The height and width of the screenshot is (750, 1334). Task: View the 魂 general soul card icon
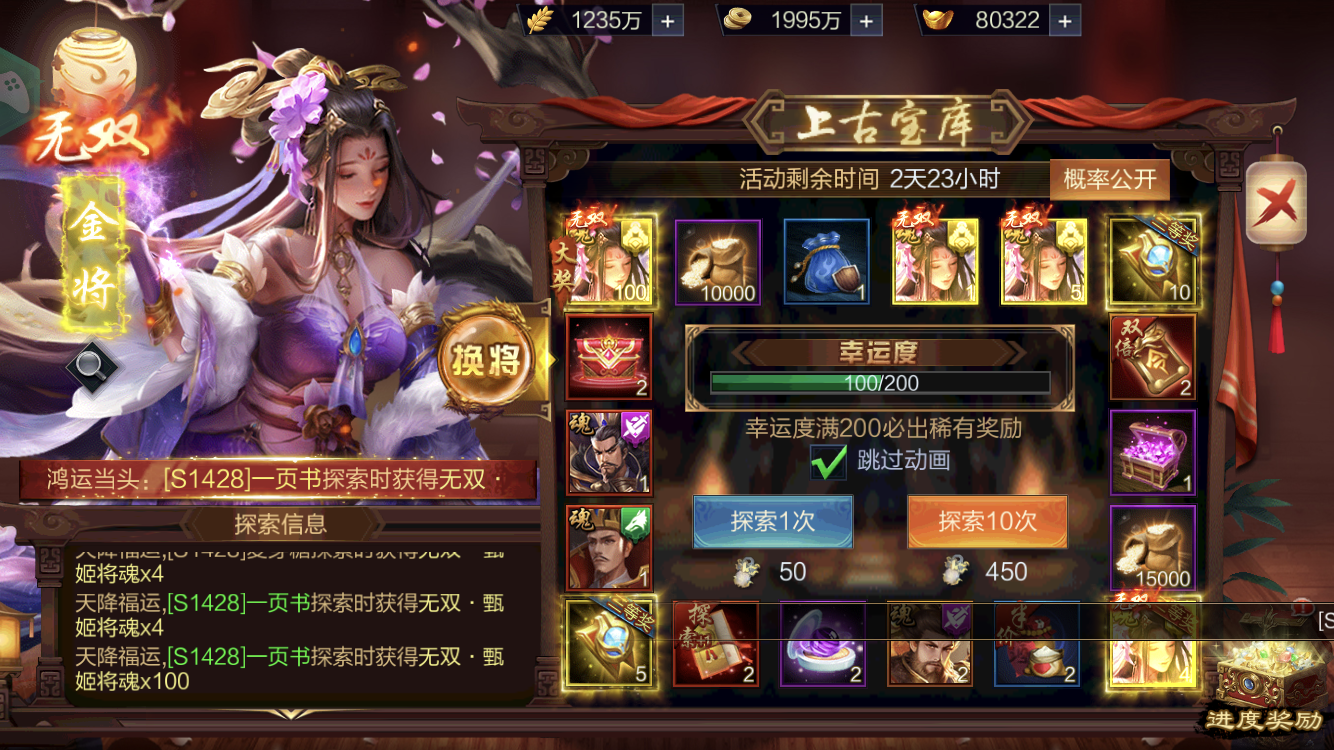click(x=608, y=452)
